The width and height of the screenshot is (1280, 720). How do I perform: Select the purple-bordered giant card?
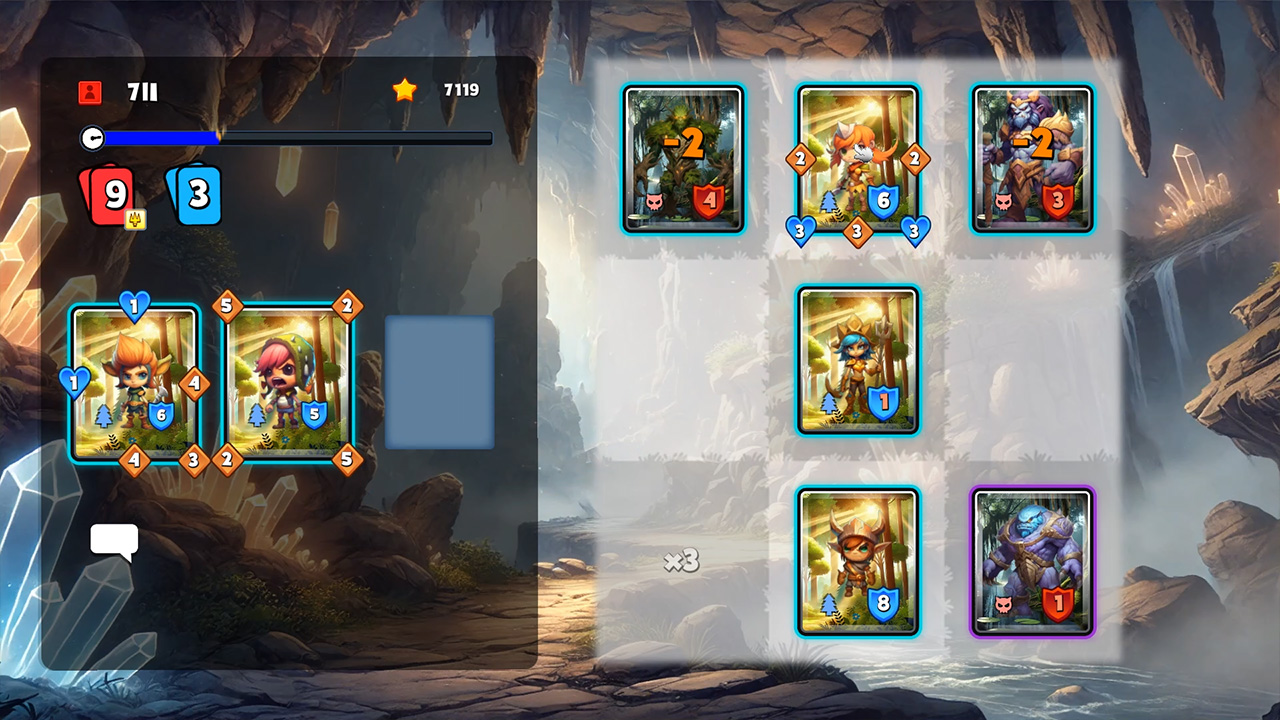(1032, 563)
